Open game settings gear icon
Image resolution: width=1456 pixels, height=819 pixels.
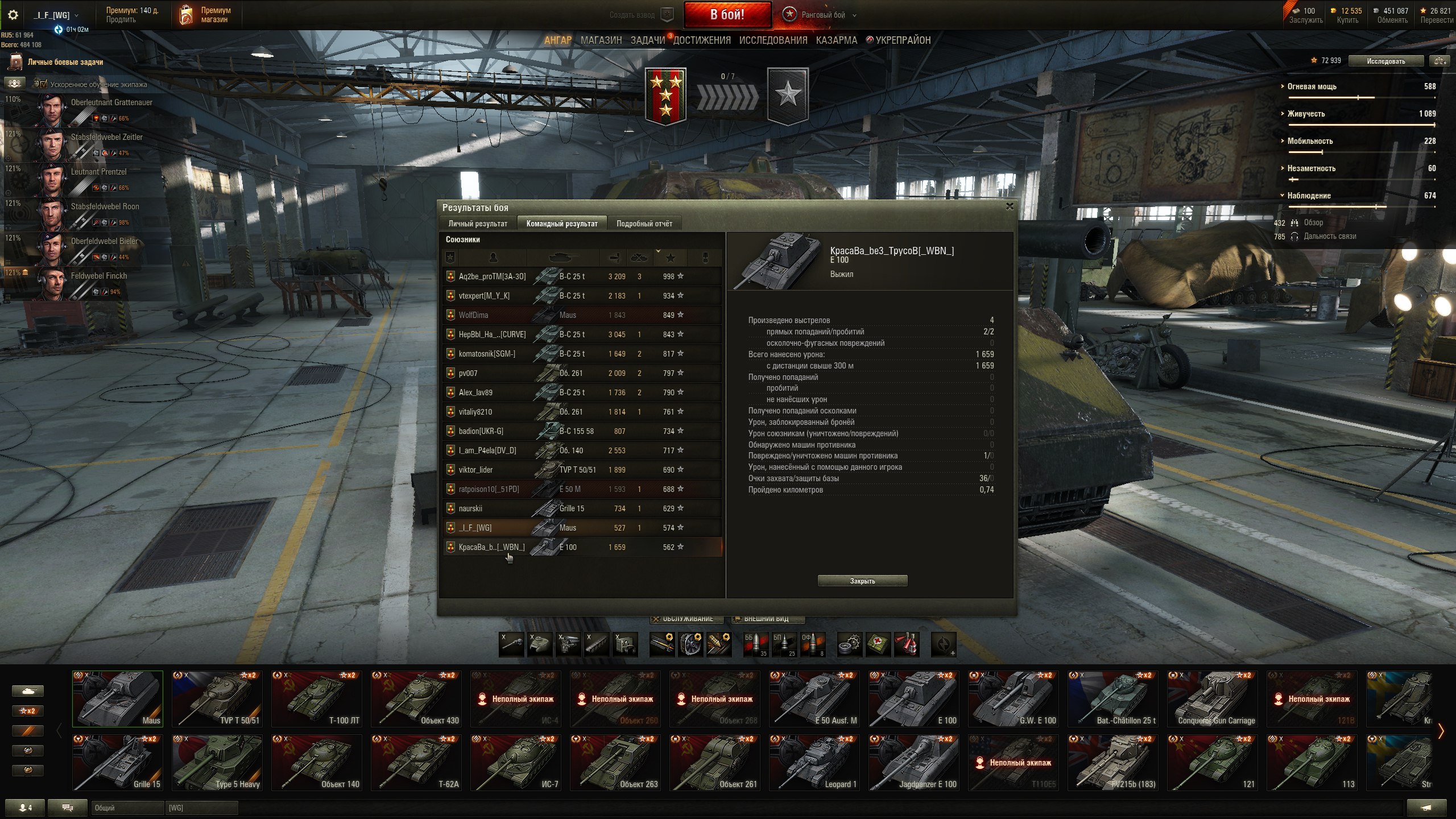pyautogui.click(x=13, y=15)
